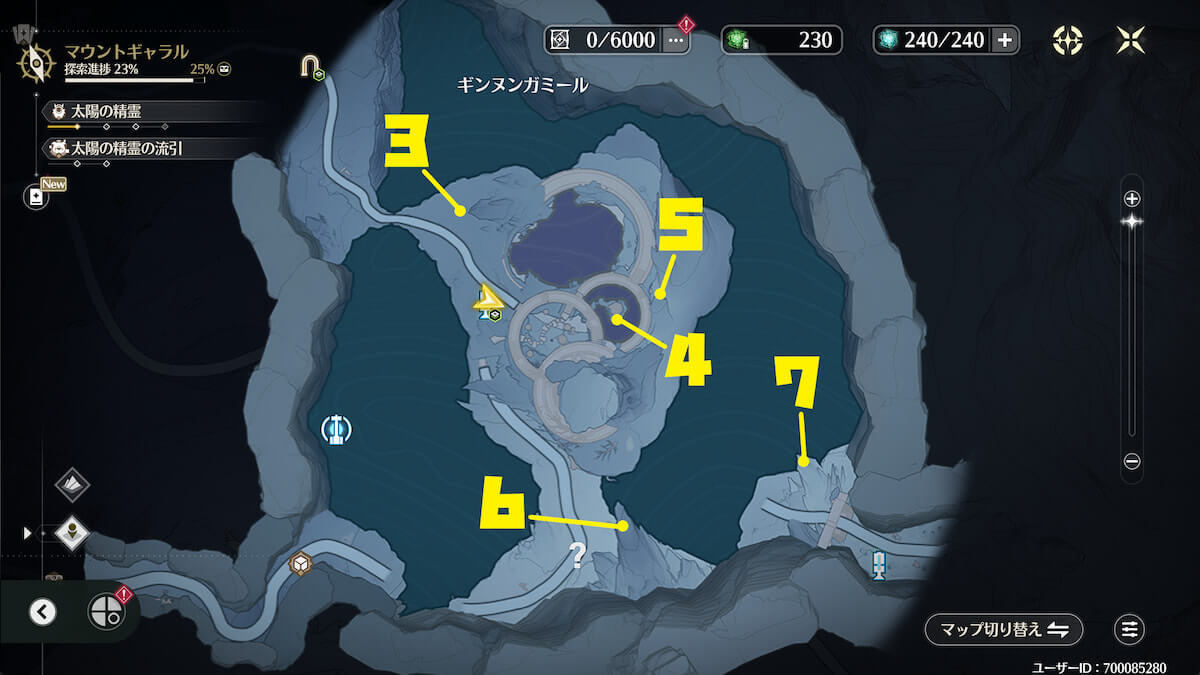Add Waveplates with the 240/240 plus button
Viewport: 1200px width, 675px height.
[x=1005, y=40]
